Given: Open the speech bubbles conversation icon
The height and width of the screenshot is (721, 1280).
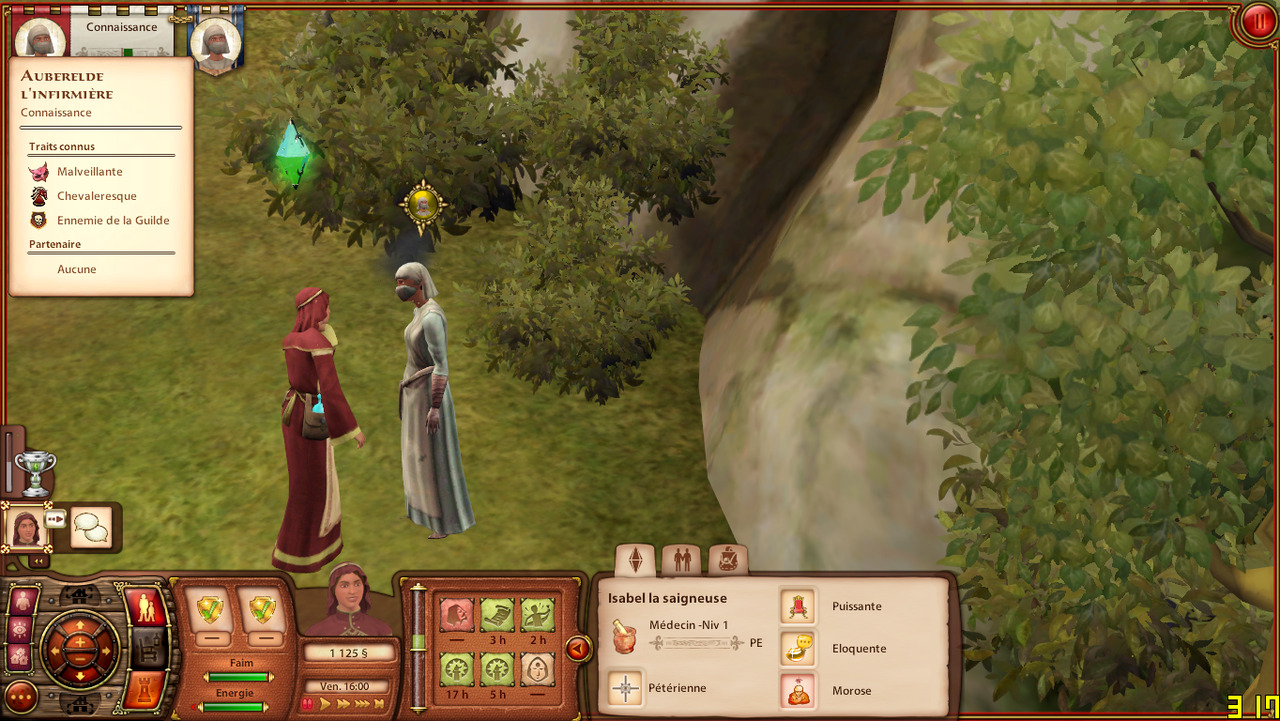Looking at the screenshot, I should coord(91,527).
